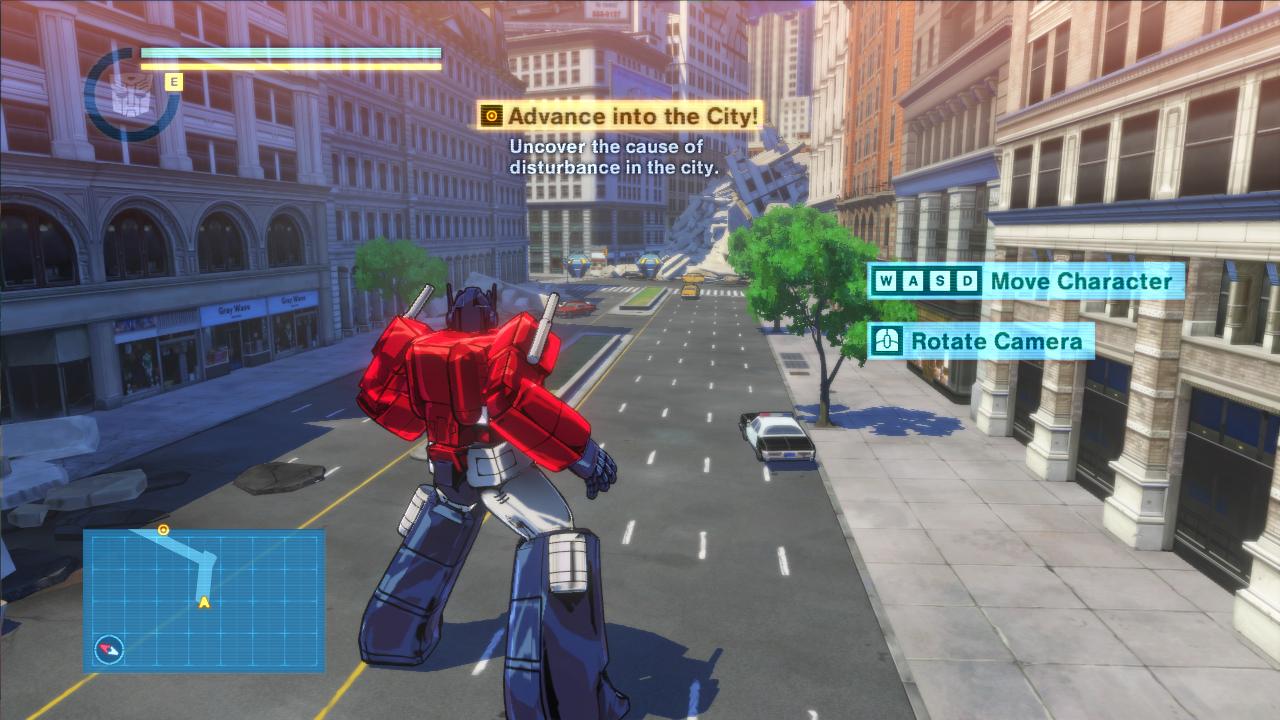Viewport: 1280px width, 720px height.
Task: Open the blue grid minimap
Action: [x=204, y=600]
